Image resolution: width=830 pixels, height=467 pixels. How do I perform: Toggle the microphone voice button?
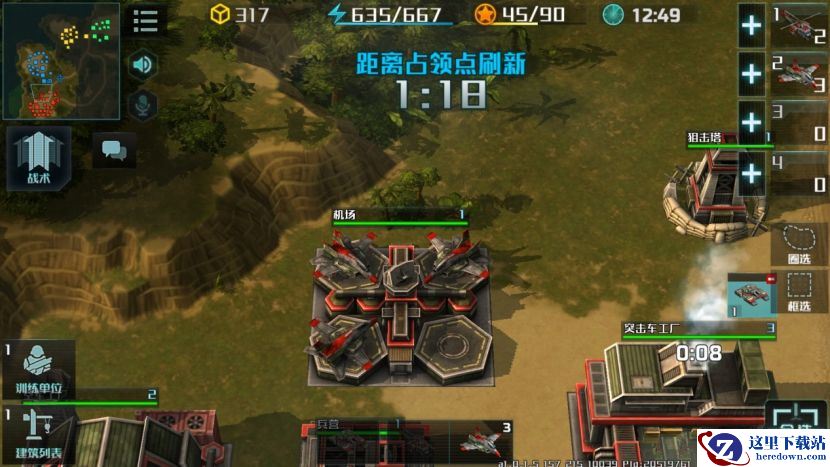click(x=144, y=103)
